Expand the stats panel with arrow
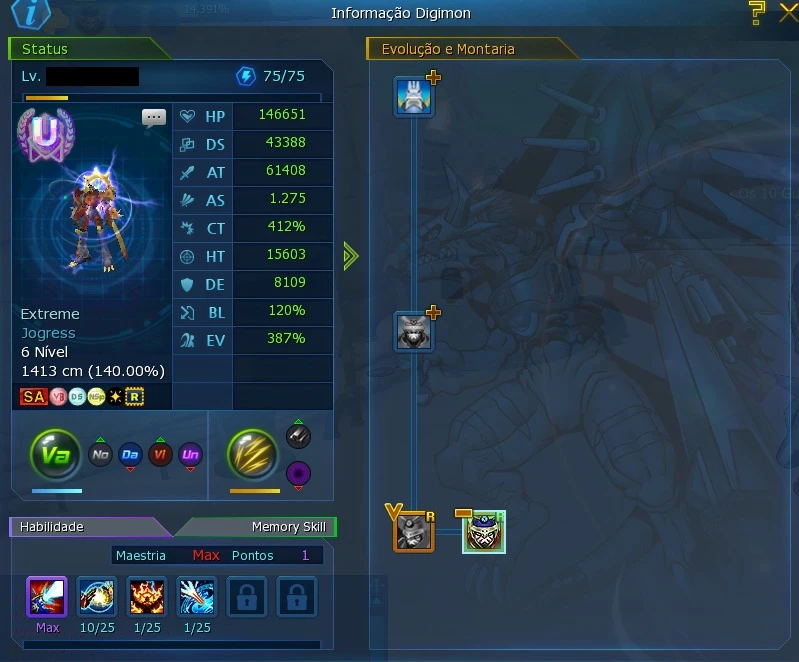 point(350,256)
